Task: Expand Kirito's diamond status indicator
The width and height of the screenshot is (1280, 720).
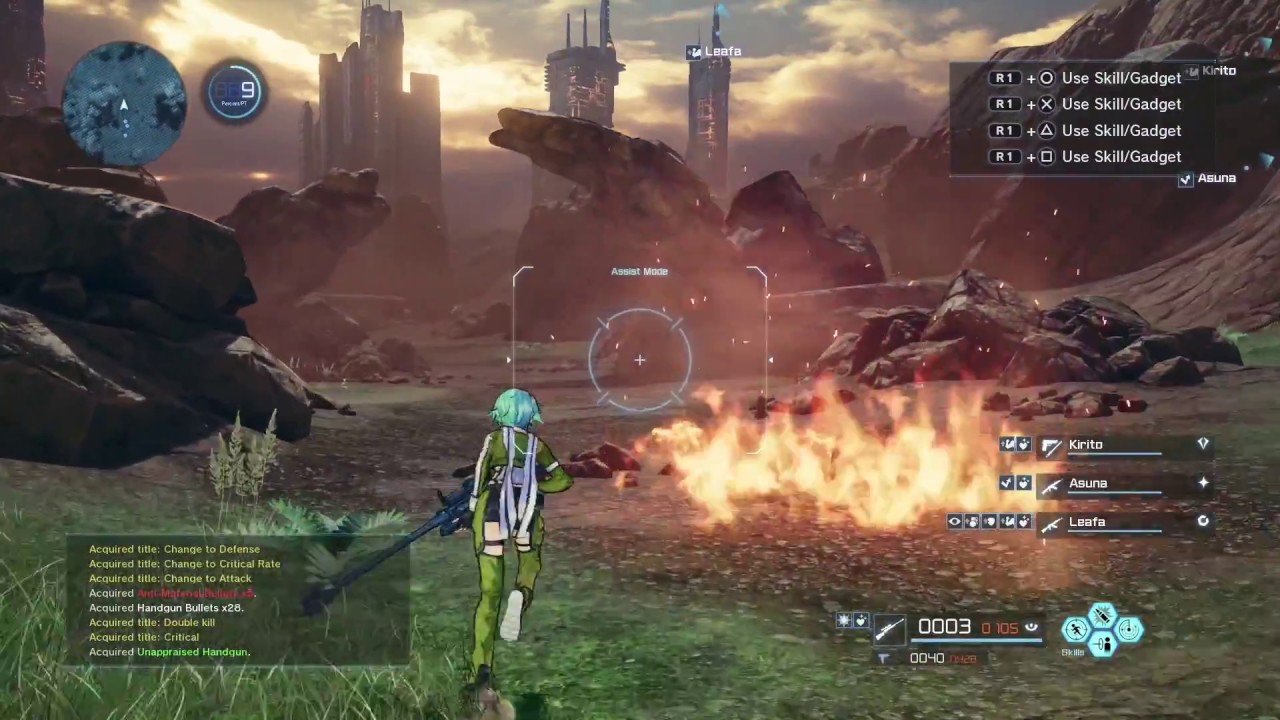Action: [x=1203, y=445]
